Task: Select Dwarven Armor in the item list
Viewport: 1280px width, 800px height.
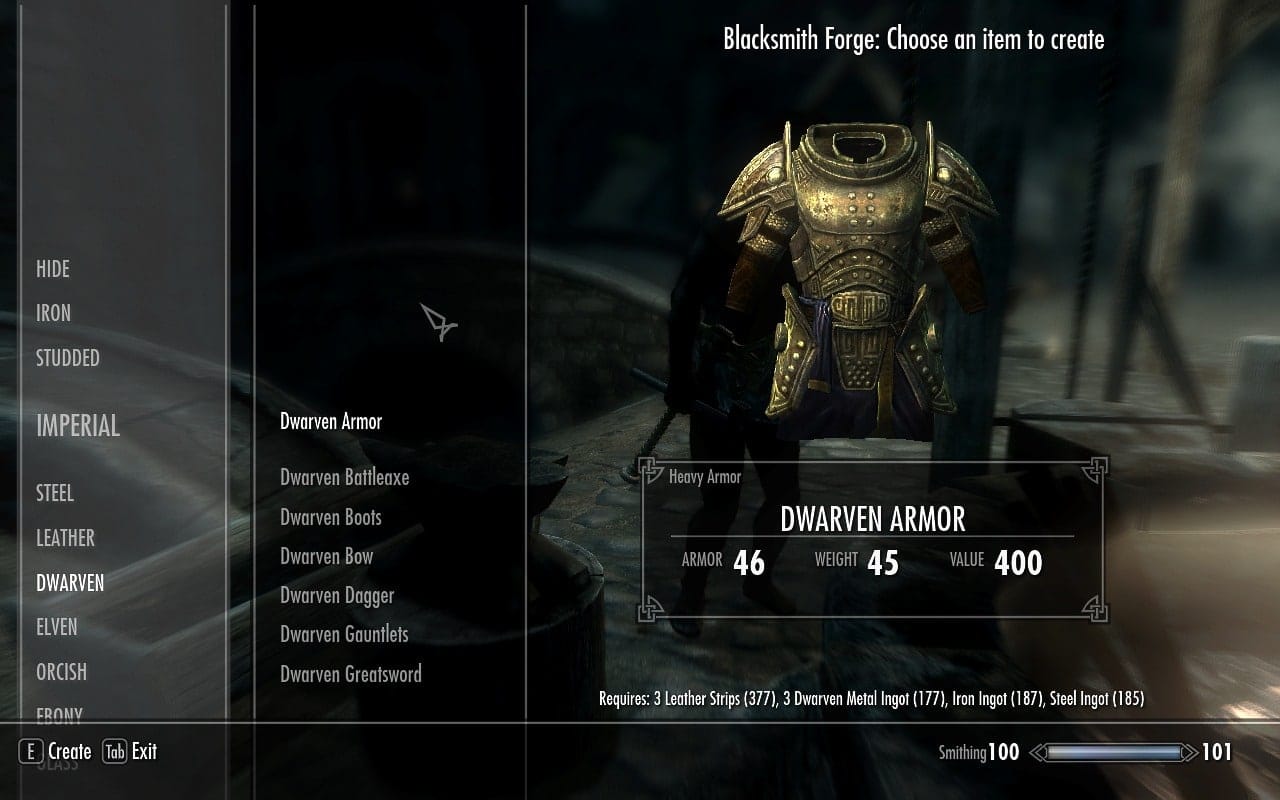Action: [x=331, y=422]
